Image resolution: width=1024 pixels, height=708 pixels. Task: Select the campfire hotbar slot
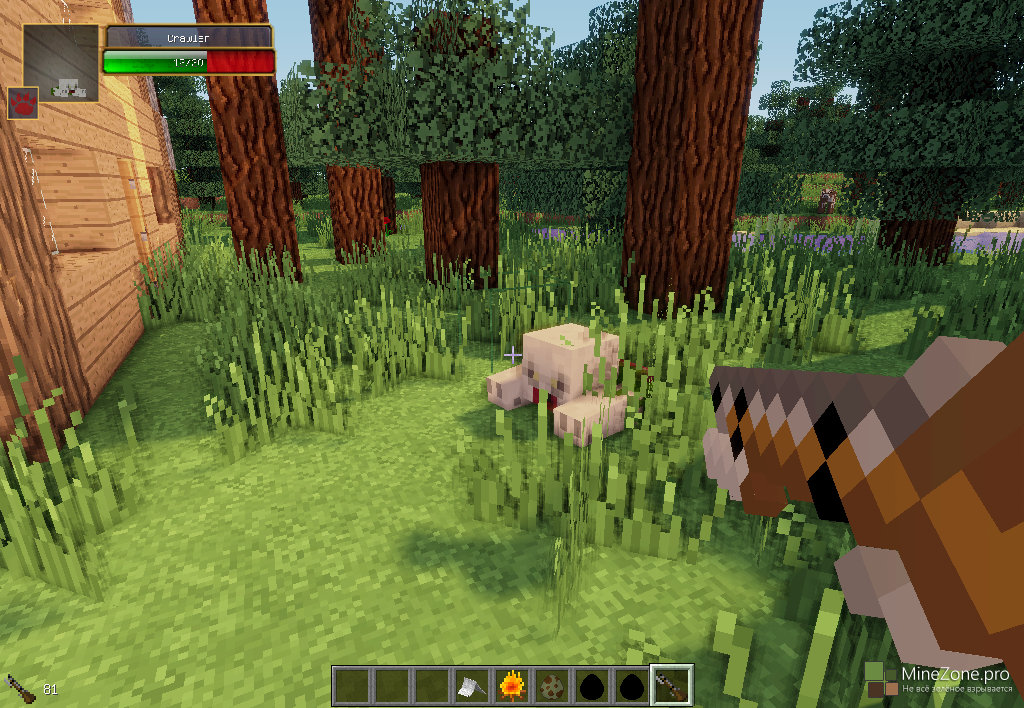(x=512, y=686)
